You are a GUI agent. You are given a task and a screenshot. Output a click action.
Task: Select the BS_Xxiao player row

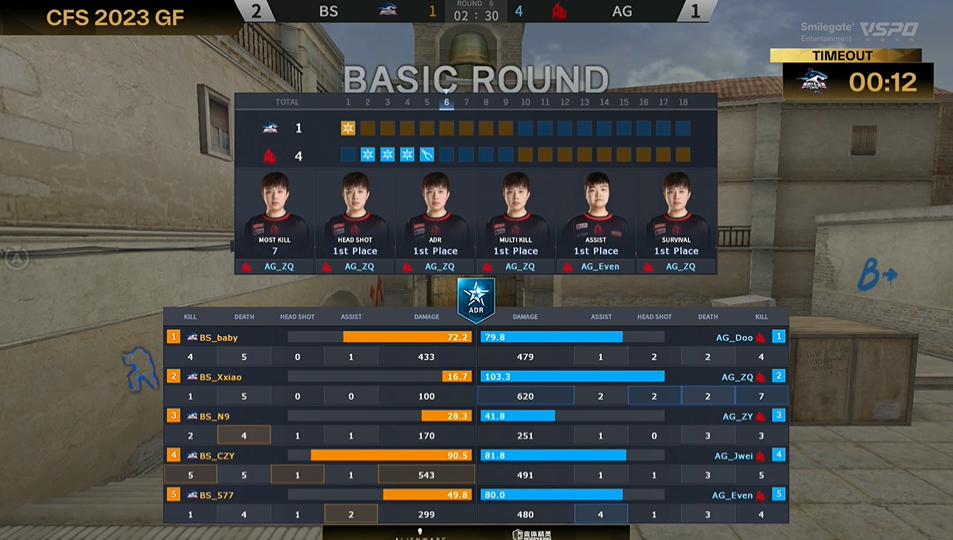220,377
